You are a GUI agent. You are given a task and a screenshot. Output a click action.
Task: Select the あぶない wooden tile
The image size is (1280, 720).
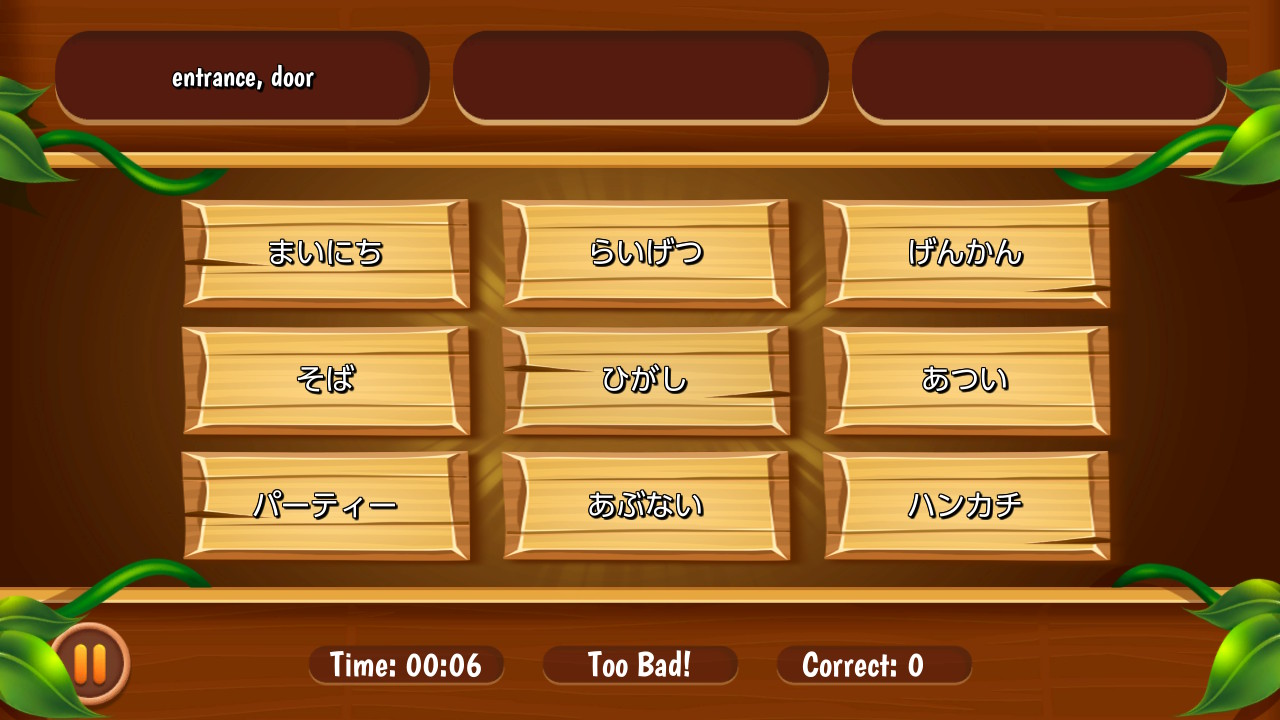[x=645, y=505]
